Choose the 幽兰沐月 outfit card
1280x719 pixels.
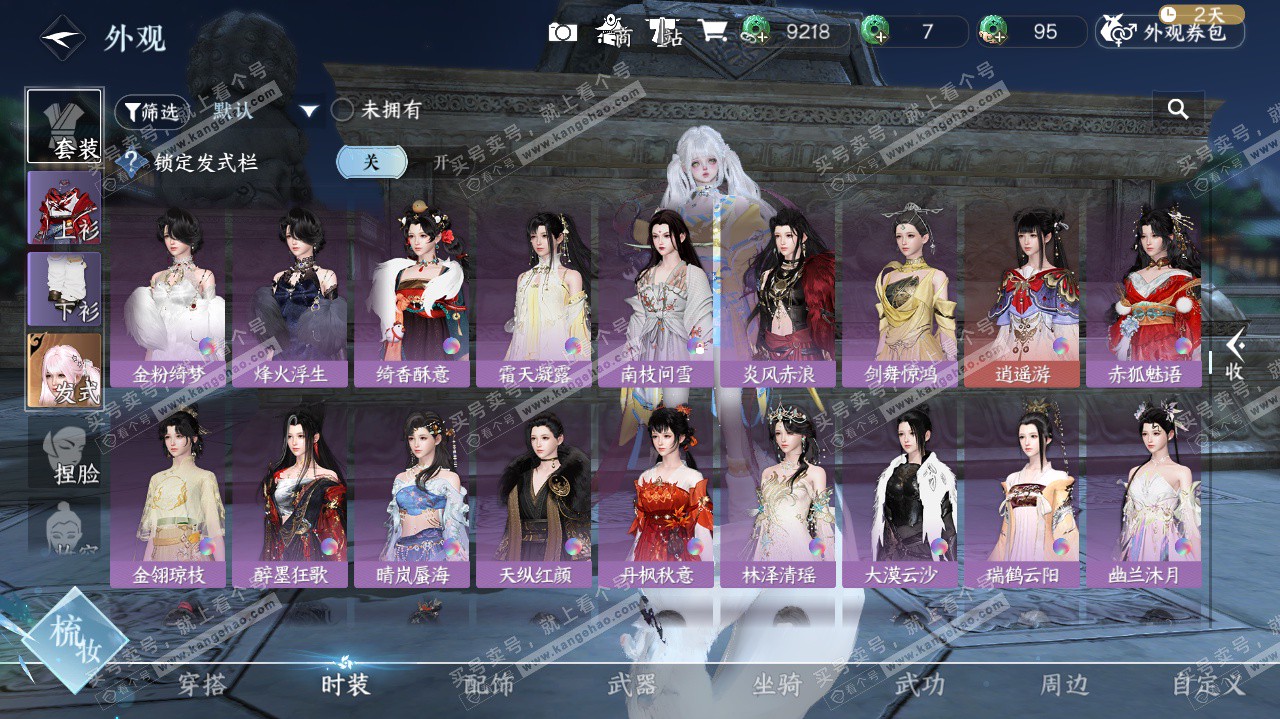[1144, 495]
